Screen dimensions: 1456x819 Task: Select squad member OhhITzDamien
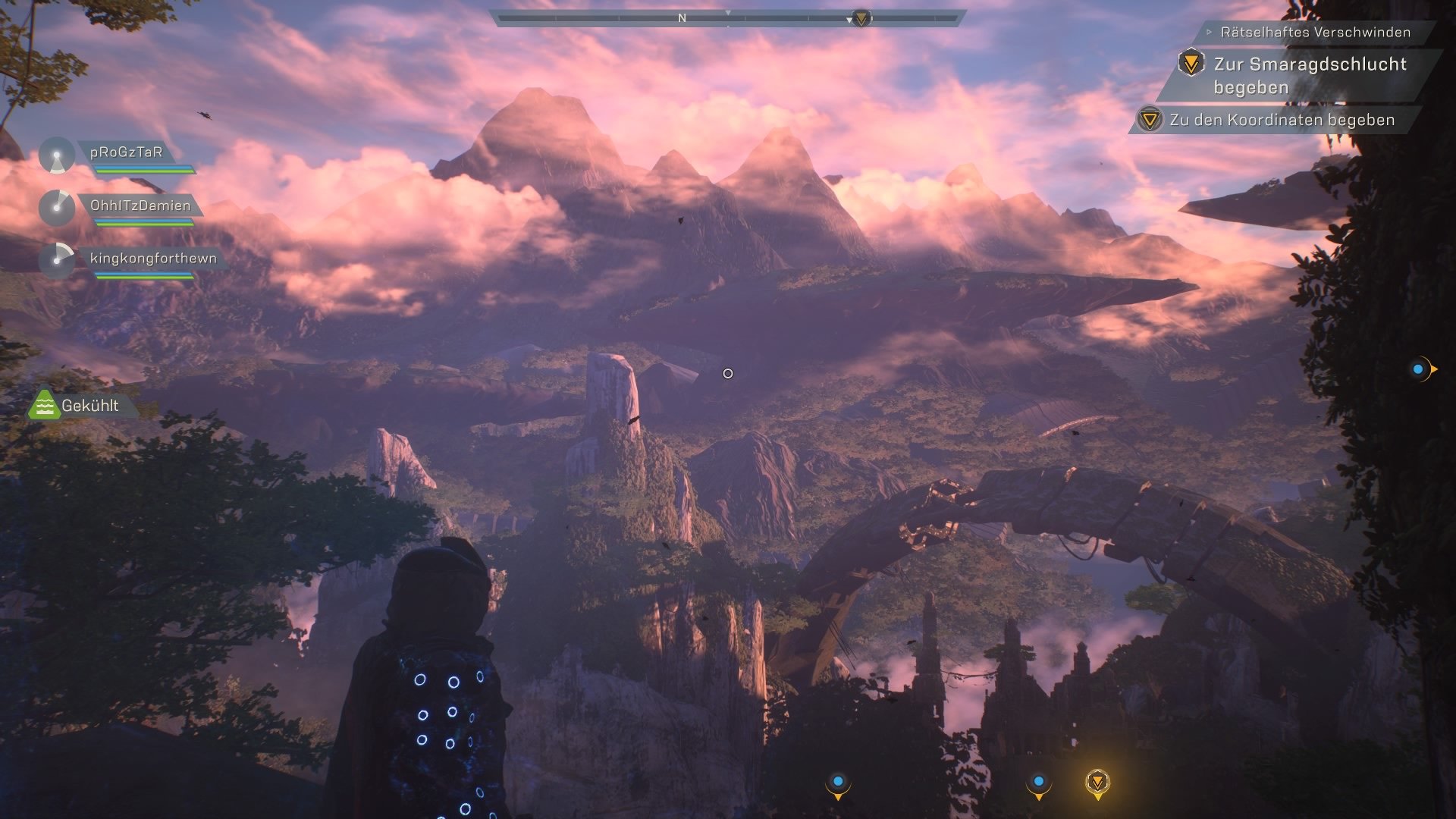pyautogui.click(x=140, y=206)
